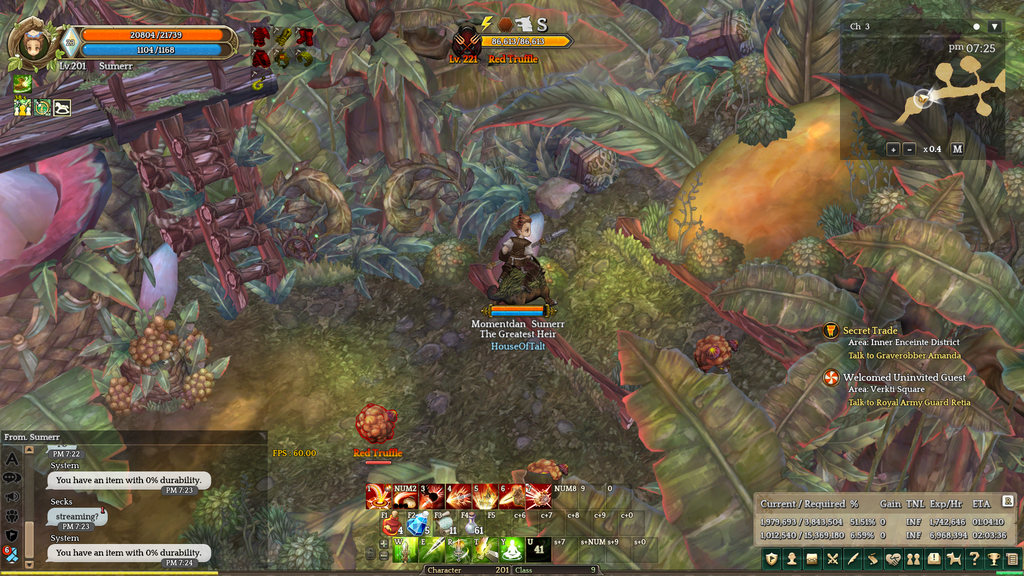Click the Sumerr character portrait
The image size is (1024, 576).
tap(34, 44)
